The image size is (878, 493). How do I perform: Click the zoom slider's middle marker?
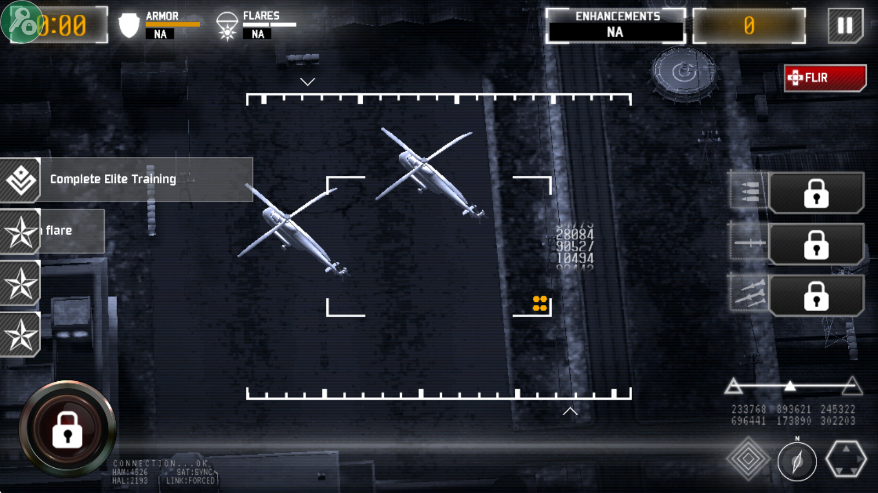(x=790, y=385)
